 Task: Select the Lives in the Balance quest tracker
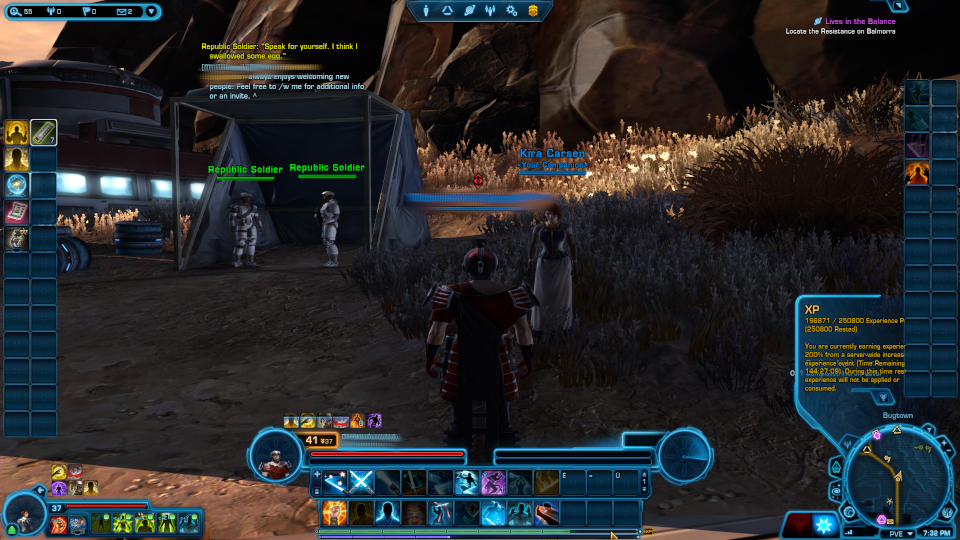[x=855, y=21]
